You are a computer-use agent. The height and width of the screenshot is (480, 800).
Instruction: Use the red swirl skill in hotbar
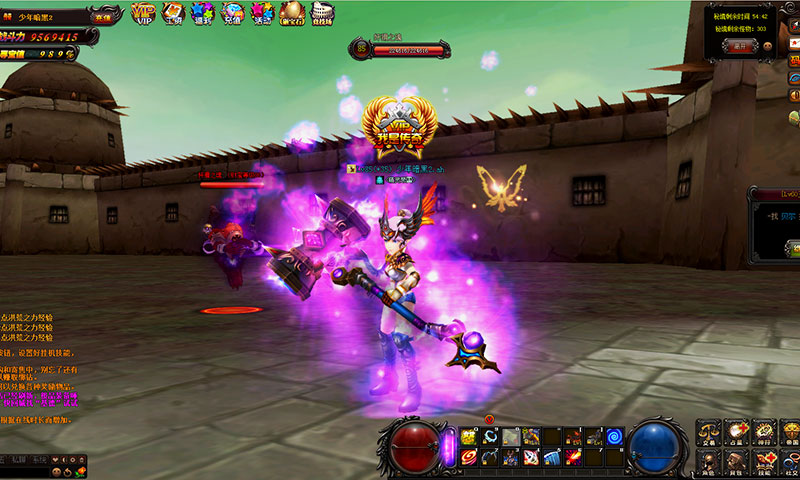[x=468, y=457]
